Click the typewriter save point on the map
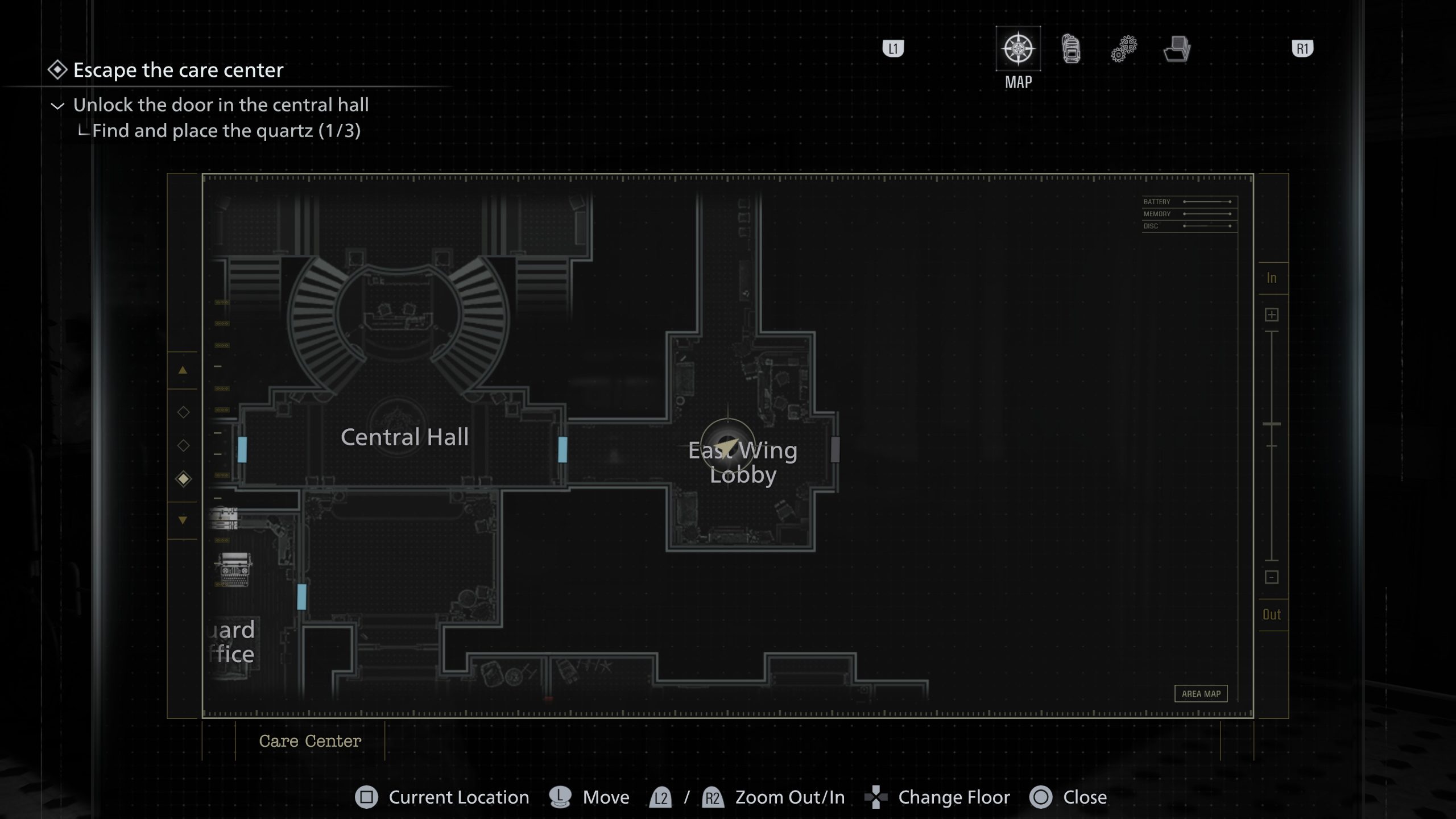1456x819 pixels. (233, 569)
